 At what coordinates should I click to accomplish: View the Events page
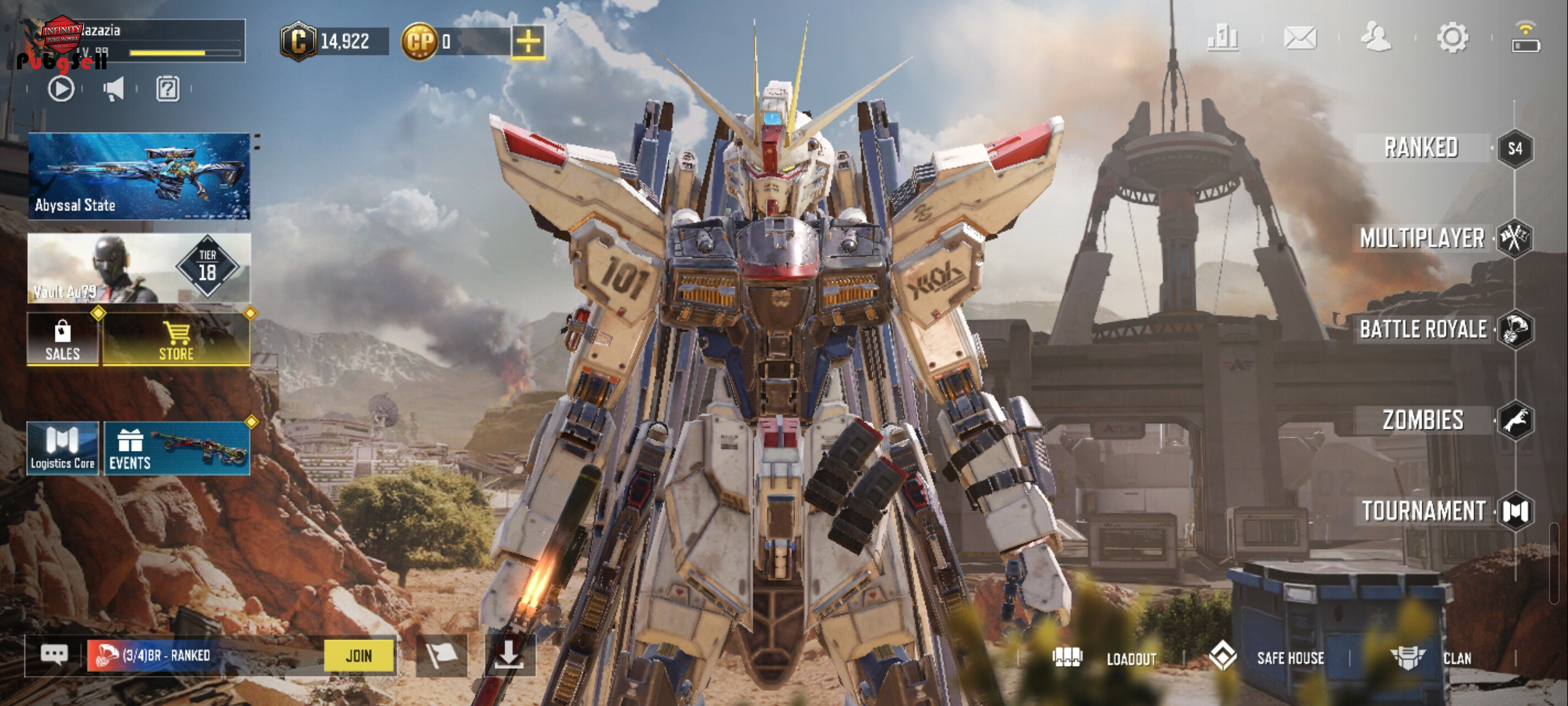(176, 448)
